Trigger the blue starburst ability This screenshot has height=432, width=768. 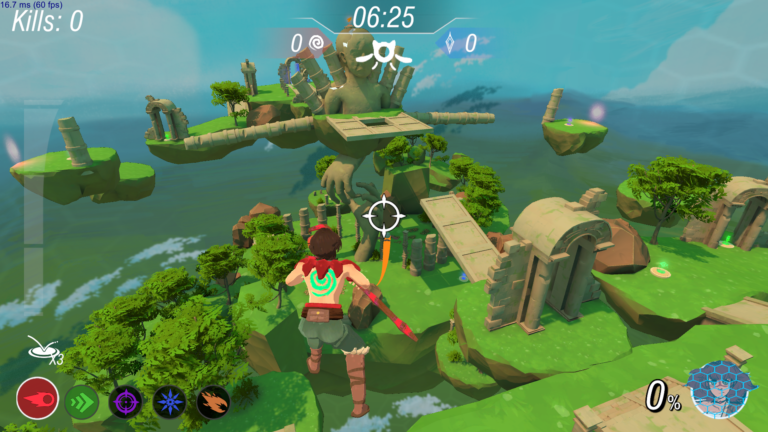tap(169, 402)
